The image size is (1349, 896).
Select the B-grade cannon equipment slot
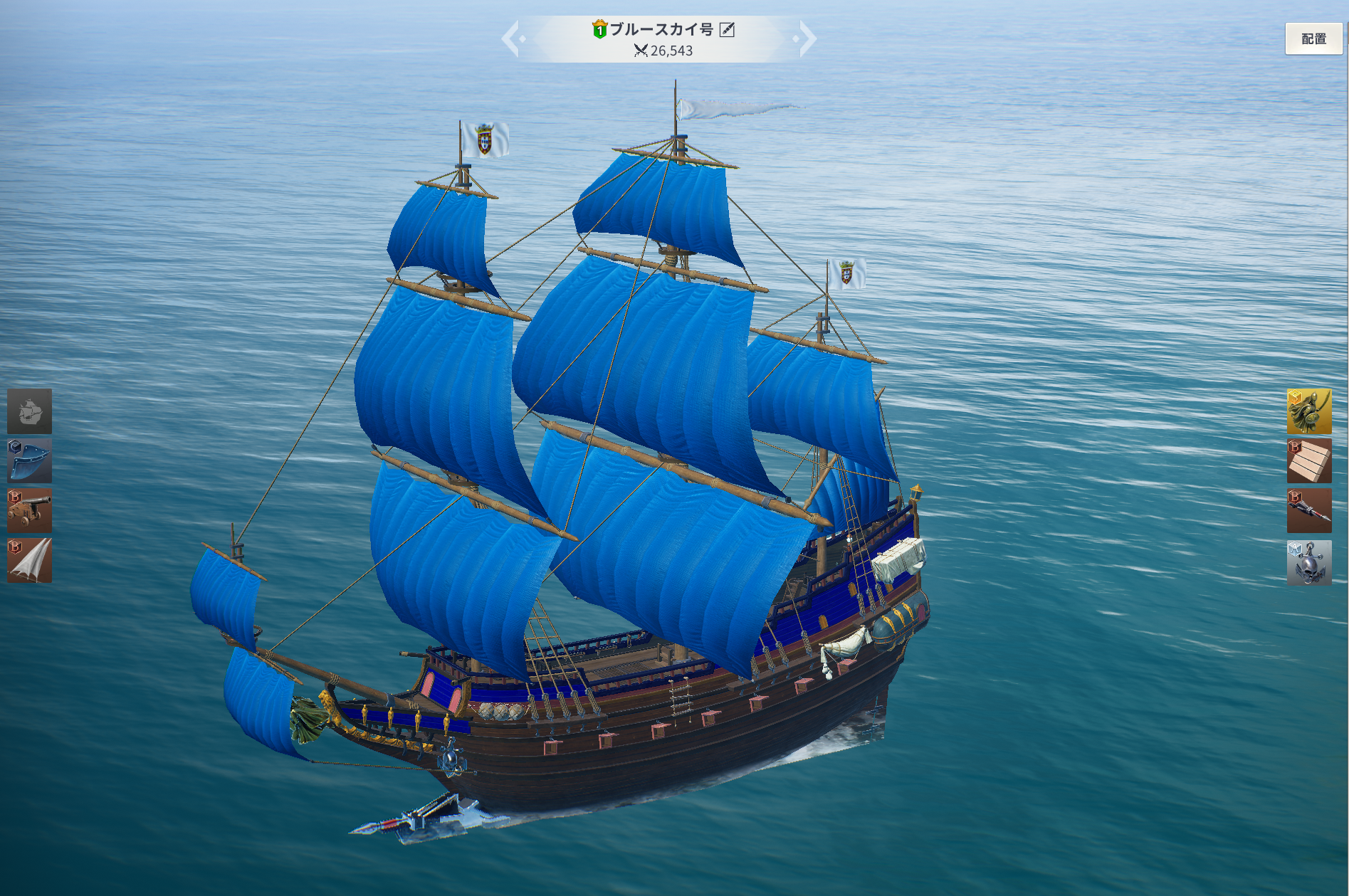pyautogui.click(x=29, y=510)
